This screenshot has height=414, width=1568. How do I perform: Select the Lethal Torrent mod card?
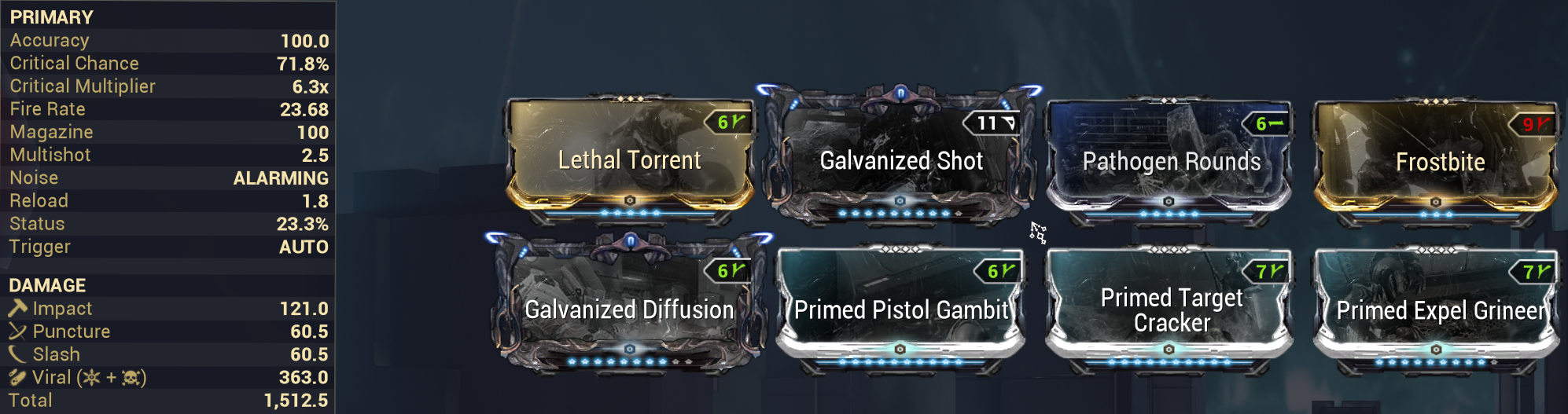point(629,160)
